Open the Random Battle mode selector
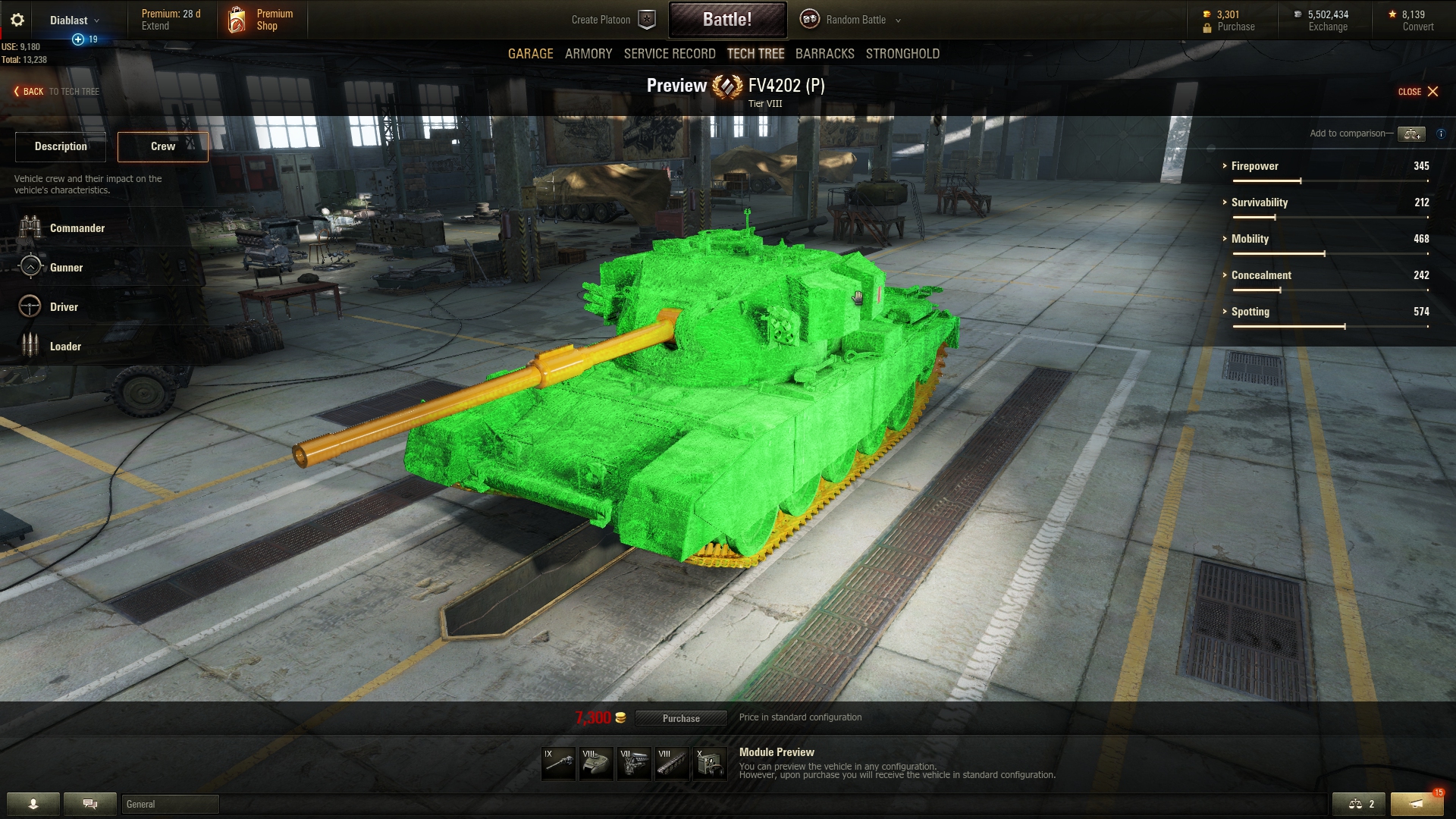This screenshot has height=819, width=1456. tap(851, 20)
